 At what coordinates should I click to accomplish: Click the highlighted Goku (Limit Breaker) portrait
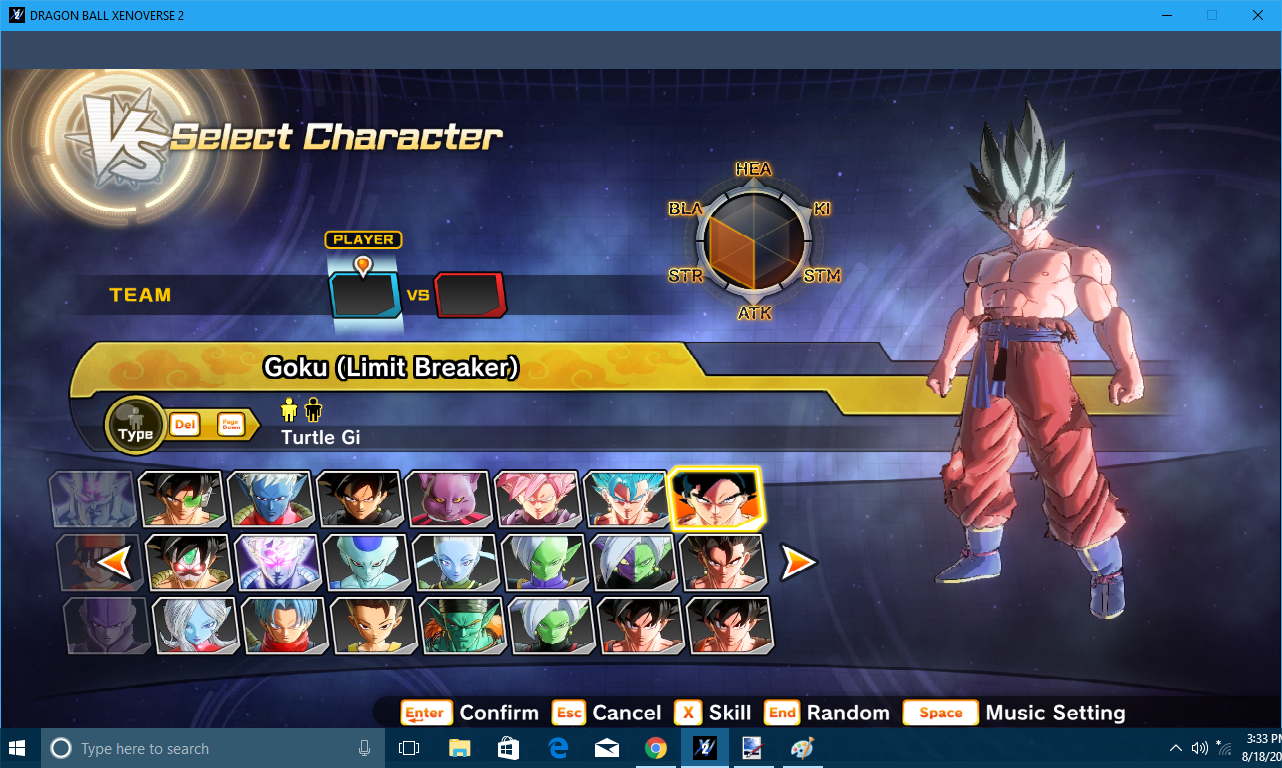click(716, 497)
